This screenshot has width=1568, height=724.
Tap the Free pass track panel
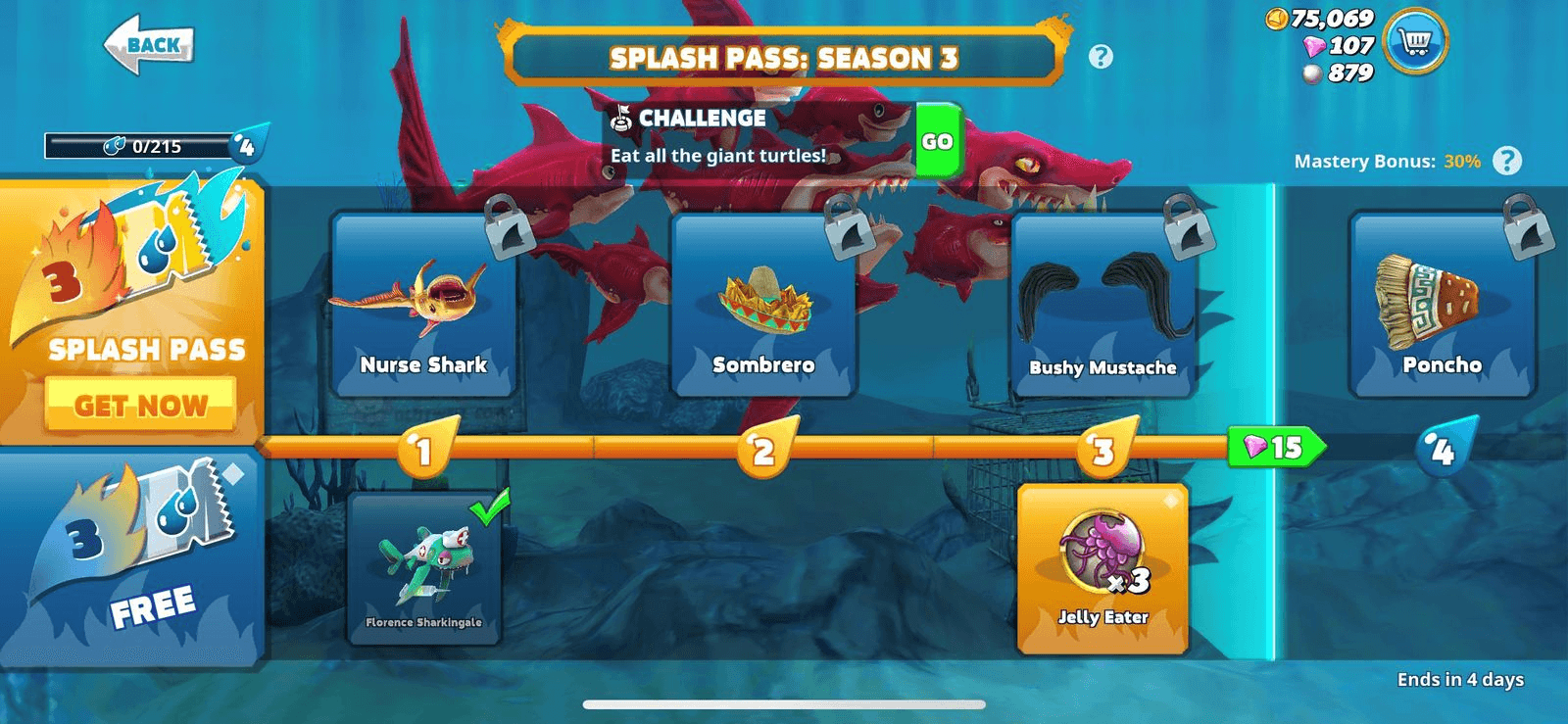click(132, 558)
